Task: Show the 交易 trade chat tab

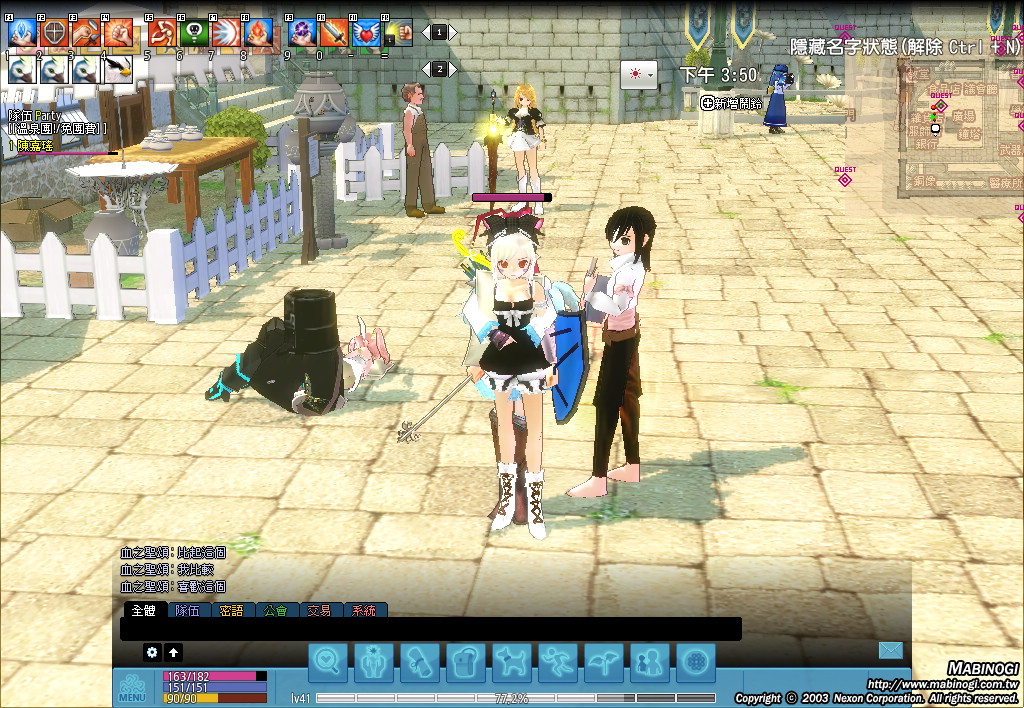Action: click(319, 610)
